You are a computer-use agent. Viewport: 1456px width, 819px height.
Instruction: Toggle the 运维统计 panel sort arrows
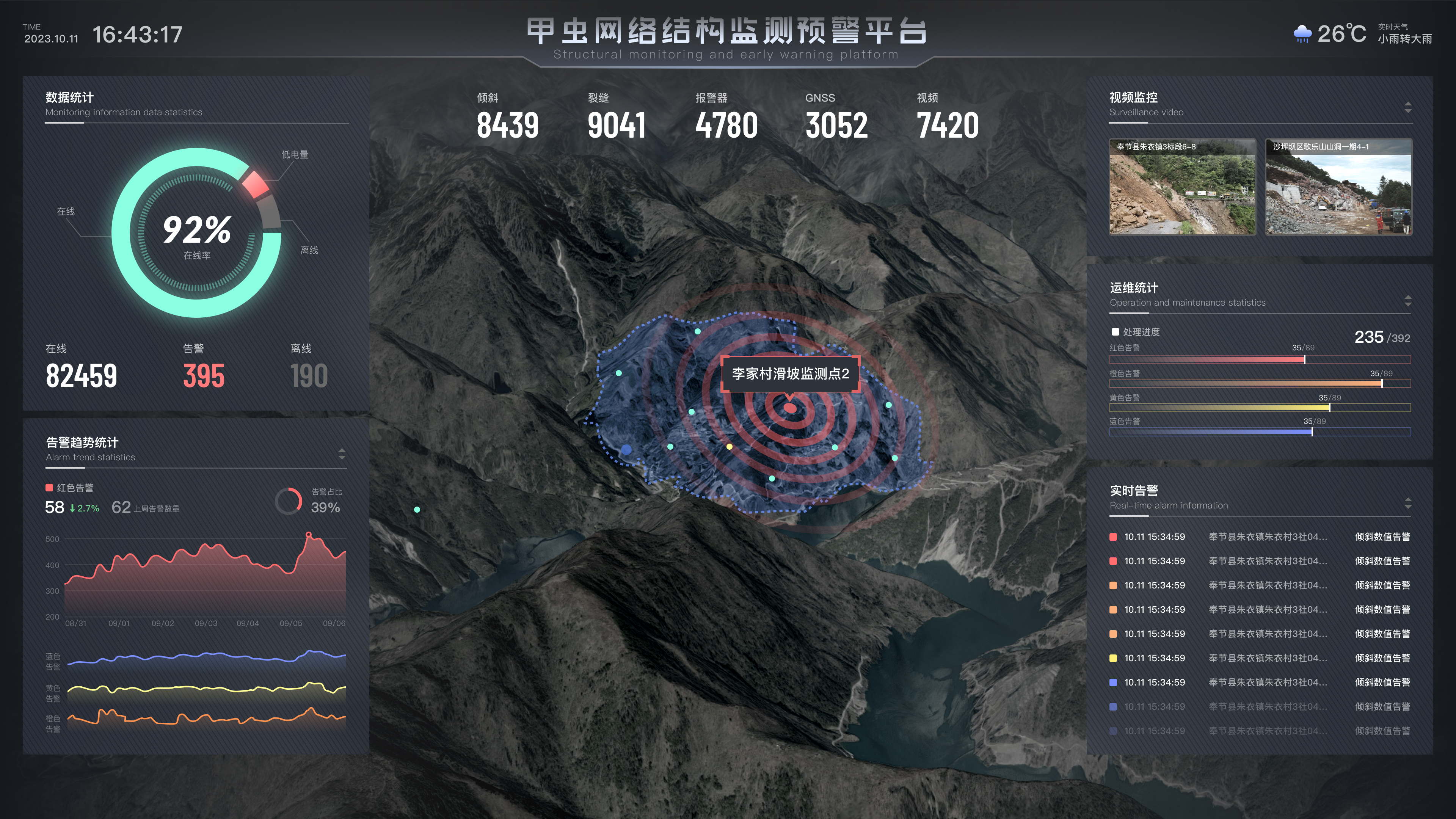1407,301
